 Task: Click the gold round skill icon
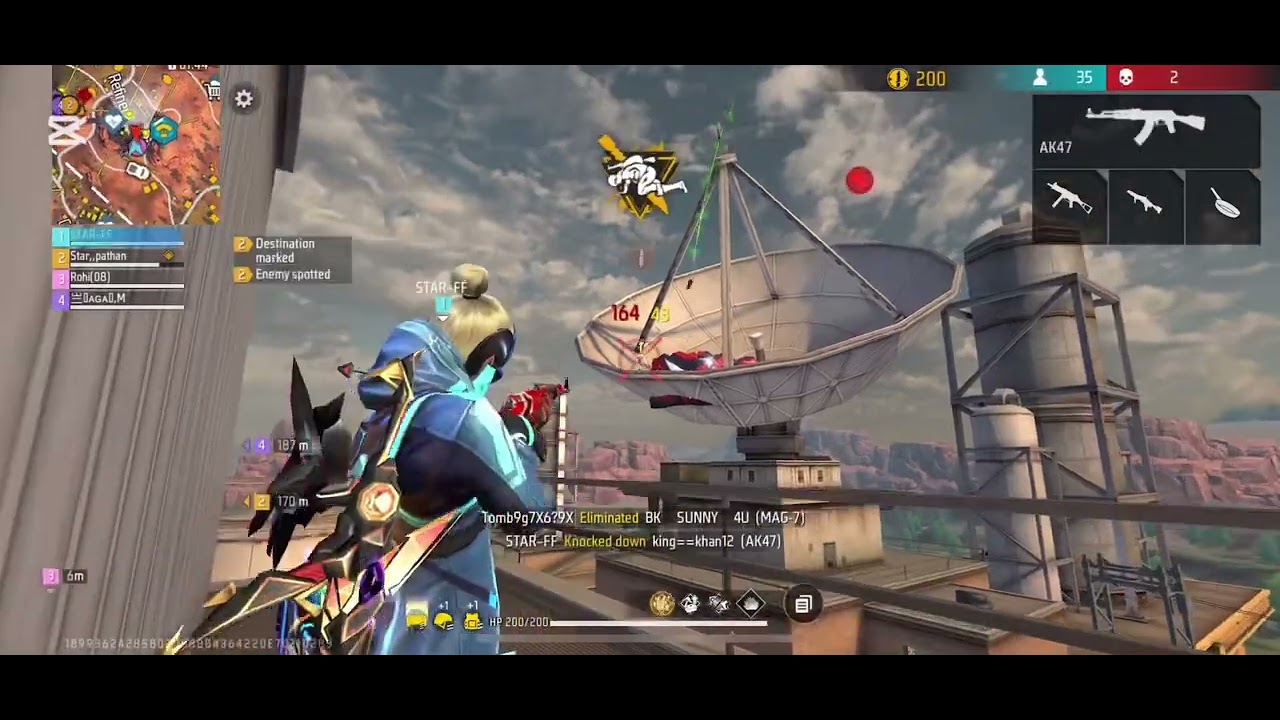tap(661, 603)
